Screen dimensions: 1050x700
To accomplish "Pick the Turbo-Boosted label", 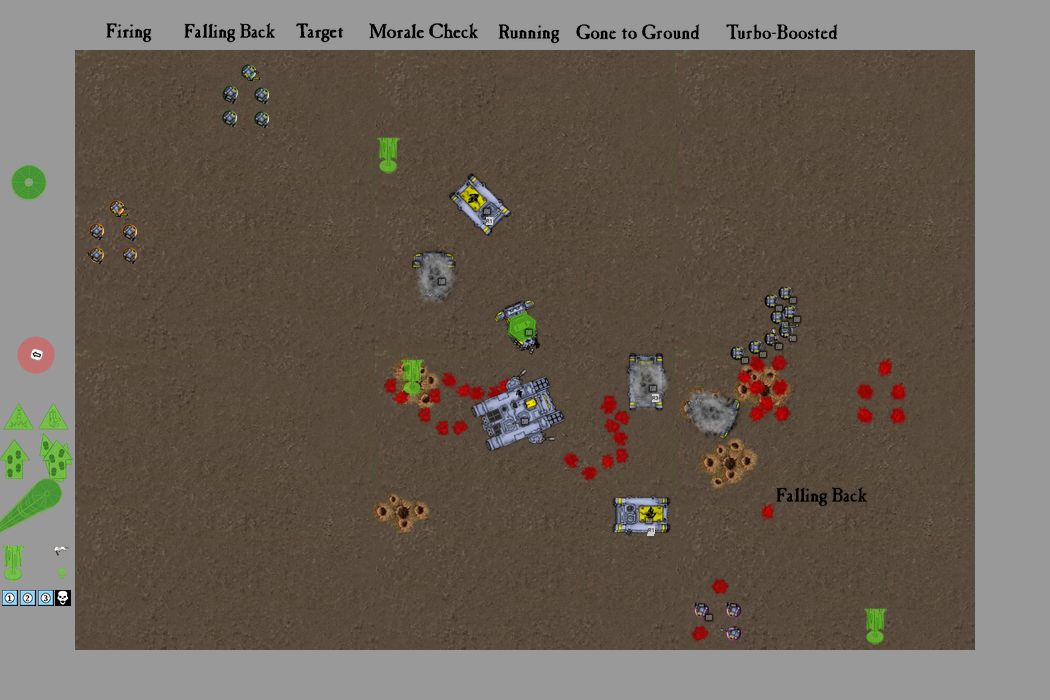I will tap(781, 32).
